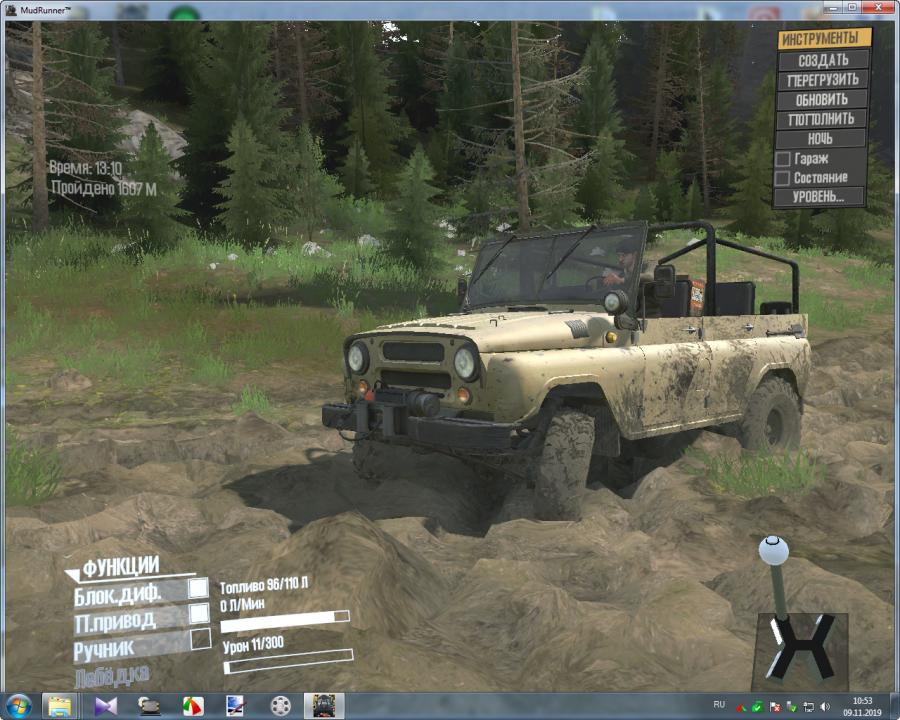Open the Уровень... level menu
This screenshot has height=720, width=900.
click(822, 197)
